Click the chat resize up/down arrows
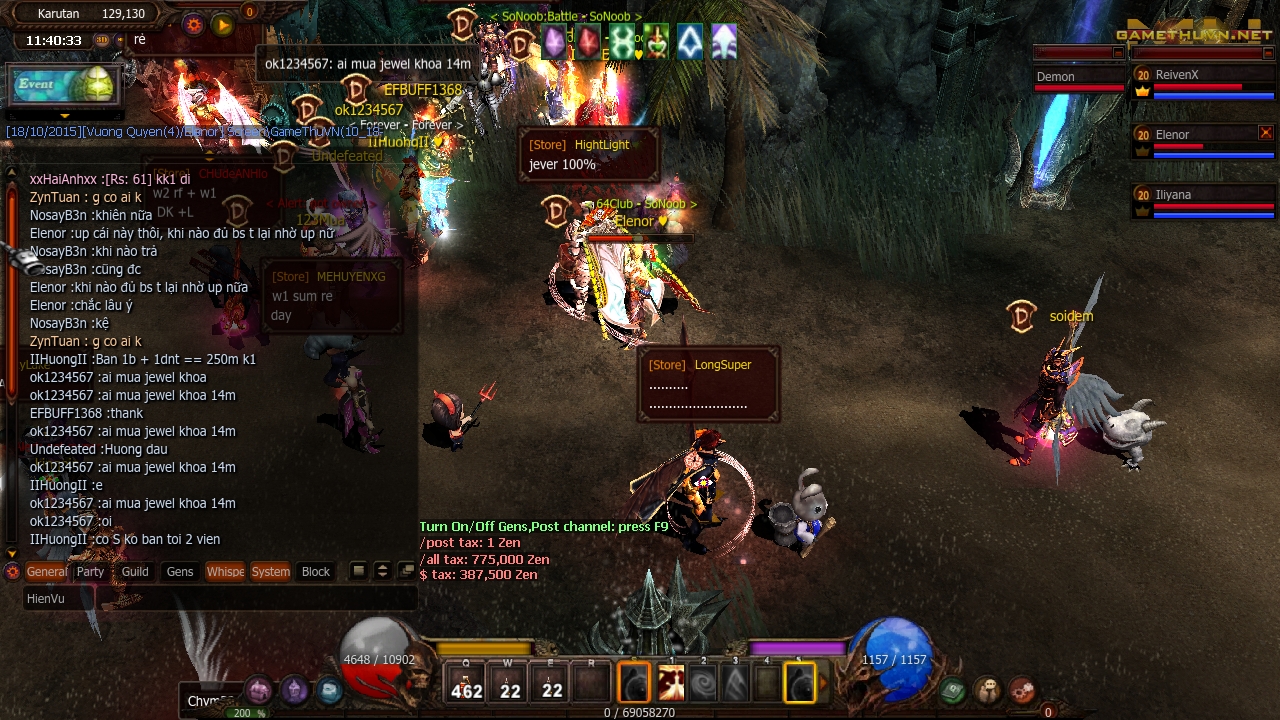This screenshot has width=1280, height=720. click(x=382, y=570)
